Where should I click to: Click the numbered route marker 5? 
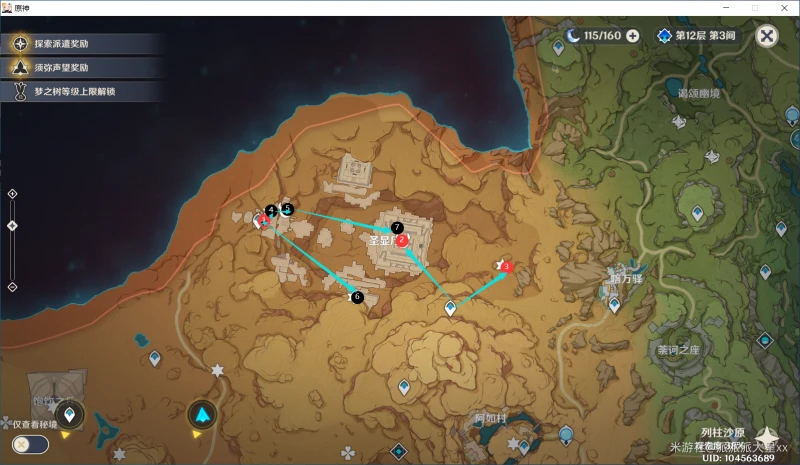pos(287,209)
